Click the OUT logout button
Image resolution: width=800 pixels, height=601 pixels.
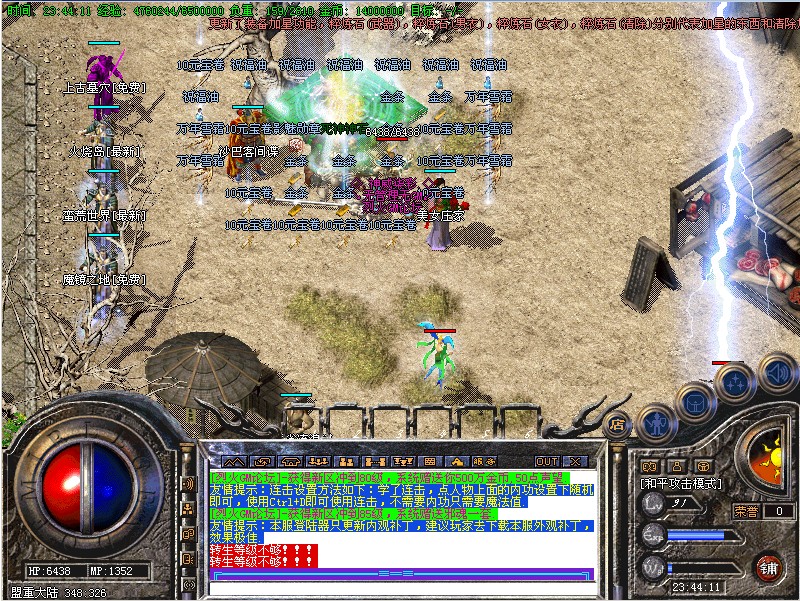coord(547,461)
